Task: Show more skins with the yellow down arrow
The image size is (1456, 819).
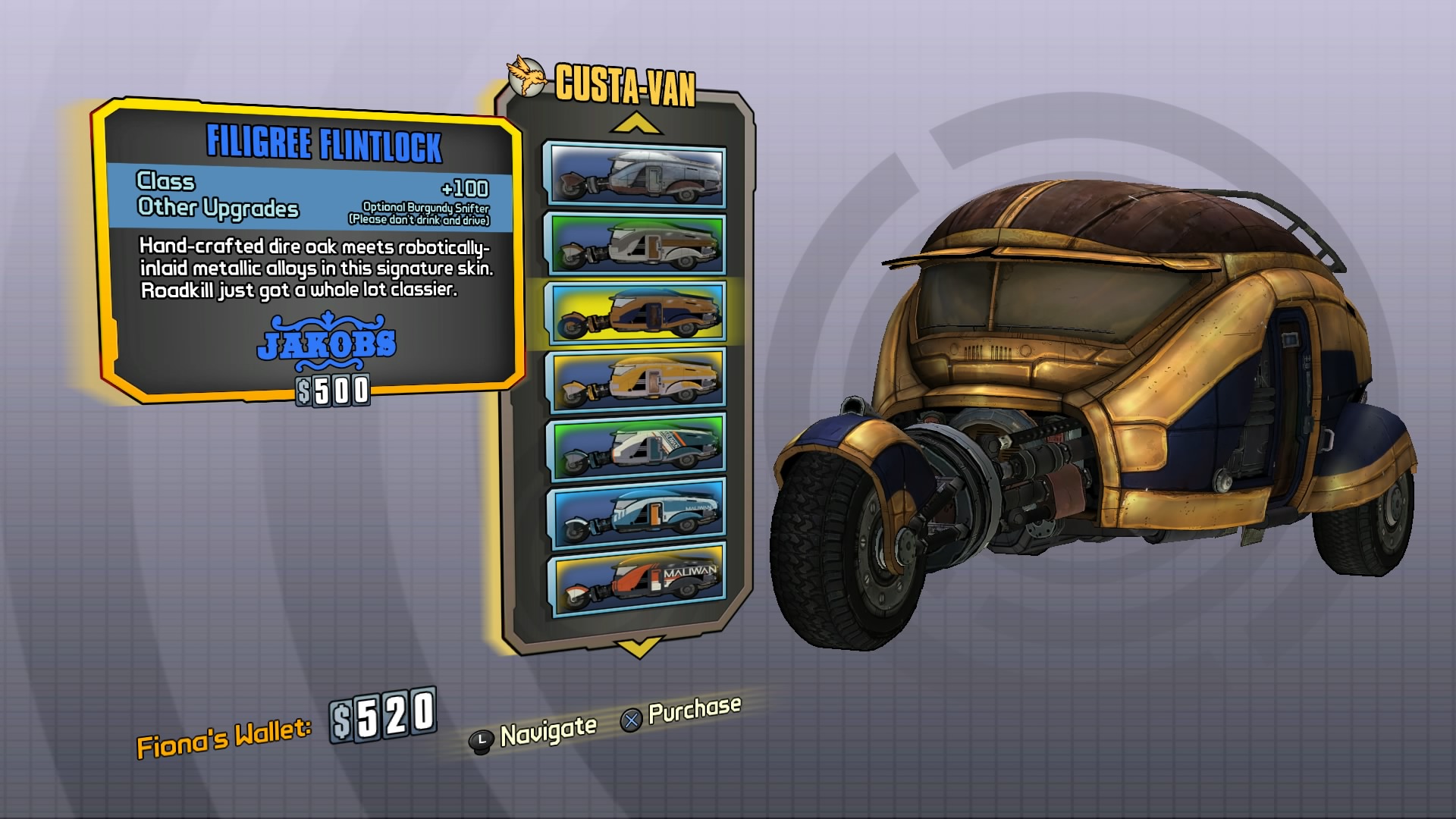Action: click(637, 647)
